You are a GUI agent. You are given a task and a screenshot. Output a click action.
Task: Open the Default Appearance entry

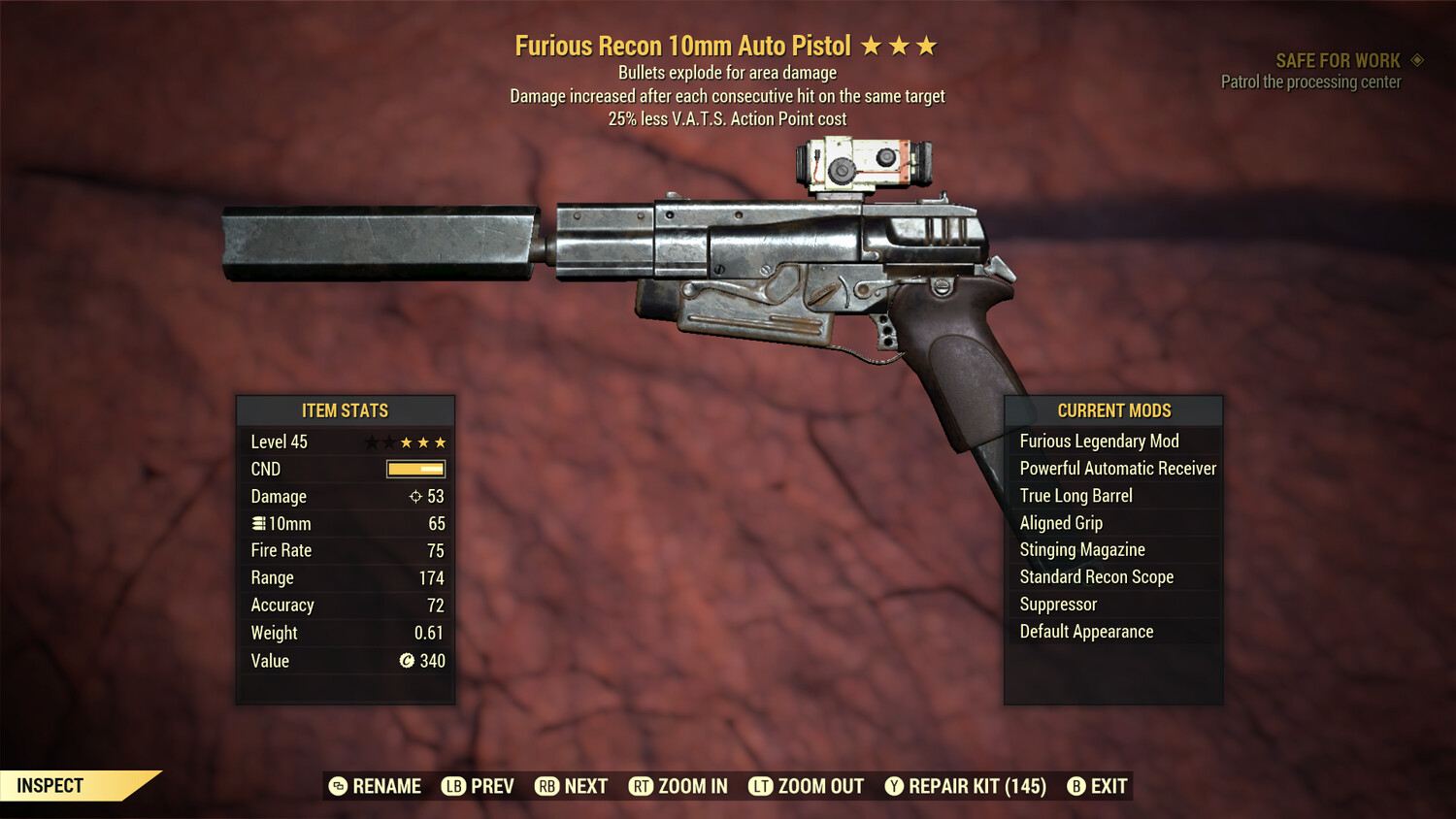(1086, 631)
